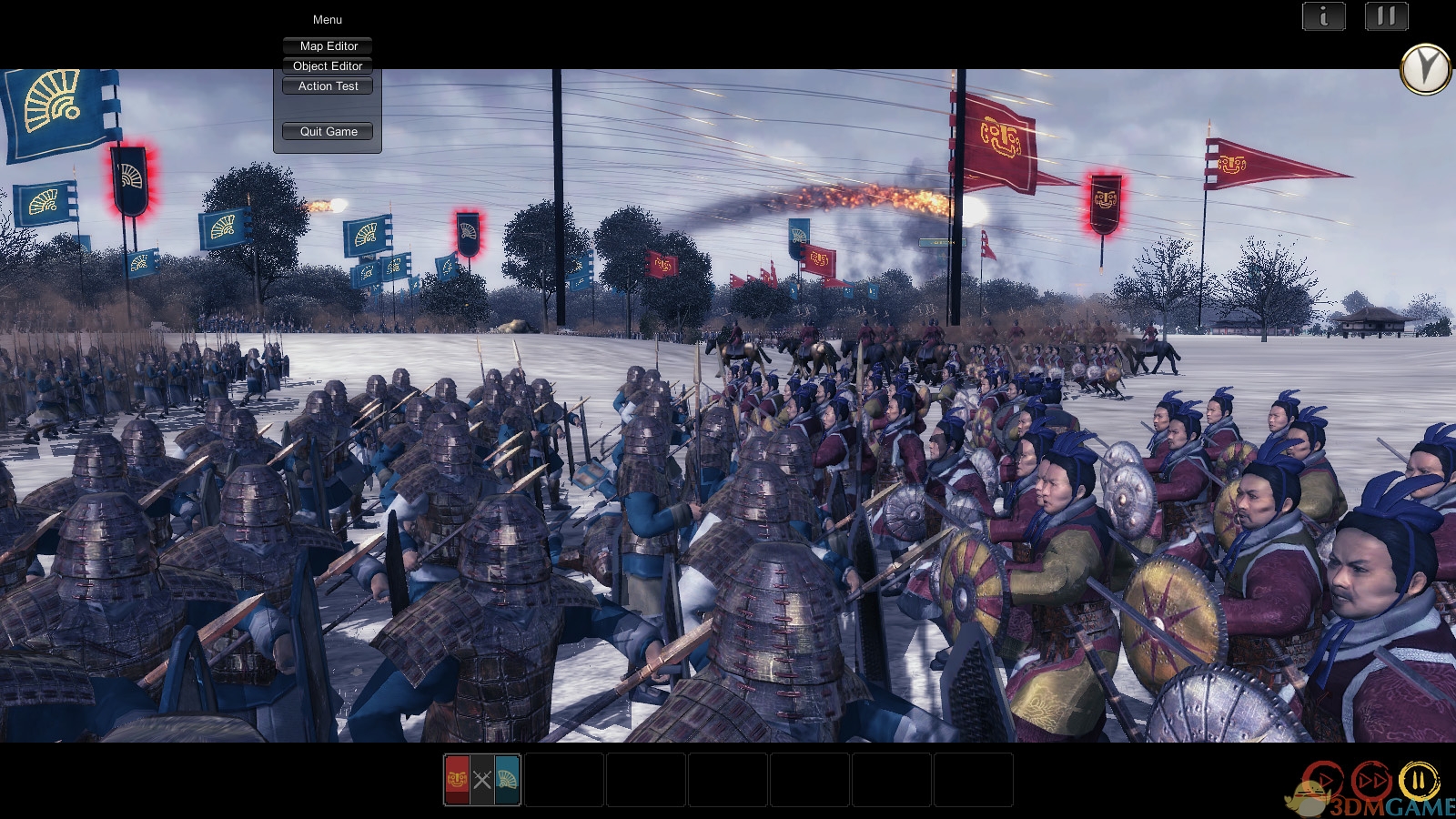Select the red versus blue battle card
This screenshot has width=1456, height=819.
click(x=481, y=780)
